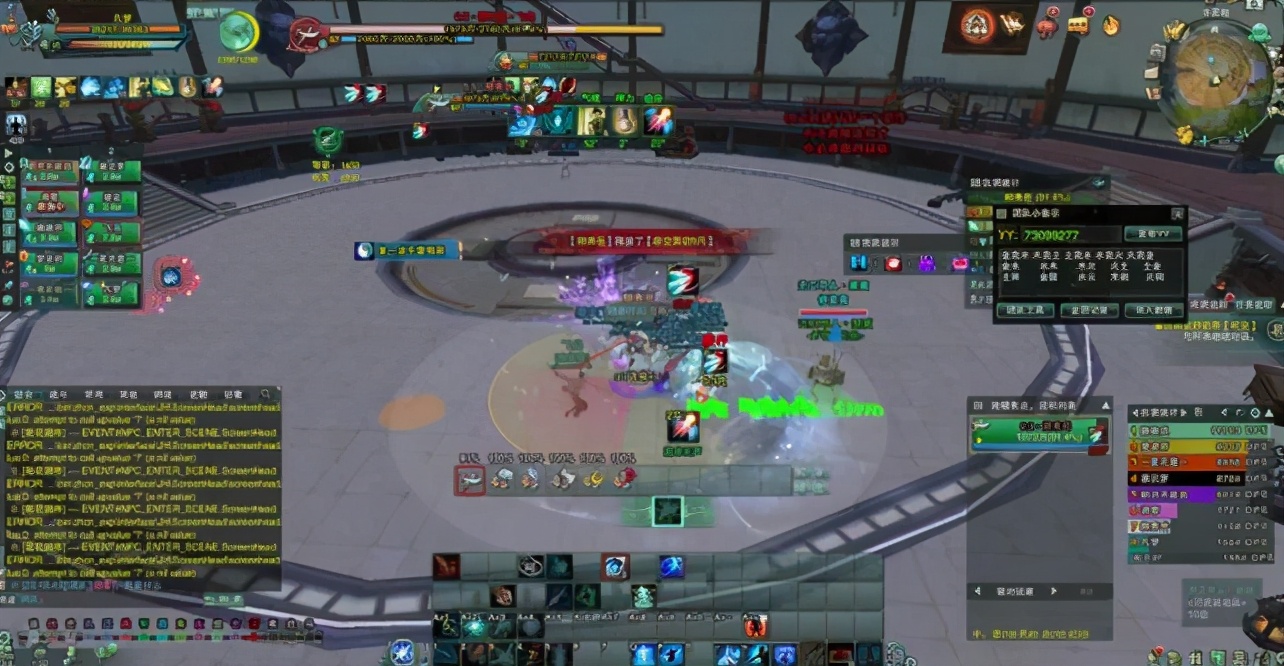This screenshot has width=1284, height=666.
Task: Select the boss target portrait at top
Action: pyautogui.click(x=305, y=34)
